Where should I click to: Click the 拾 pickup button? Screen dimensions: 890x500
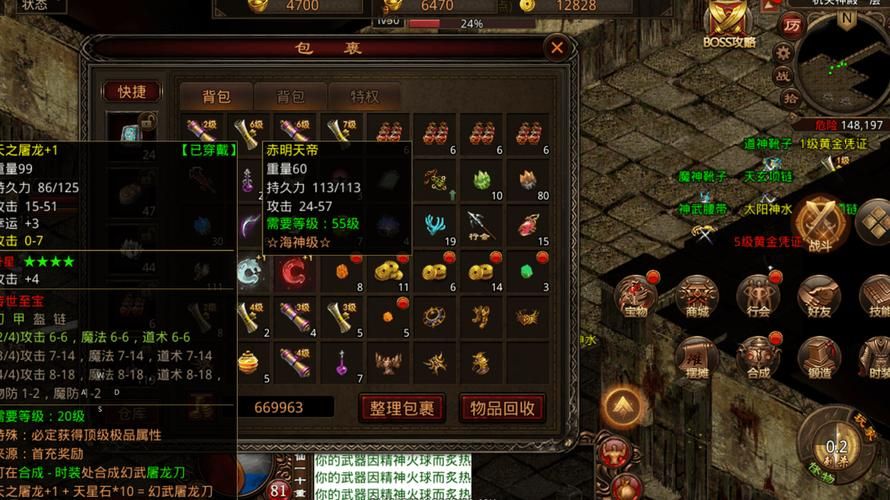point(789,97)
